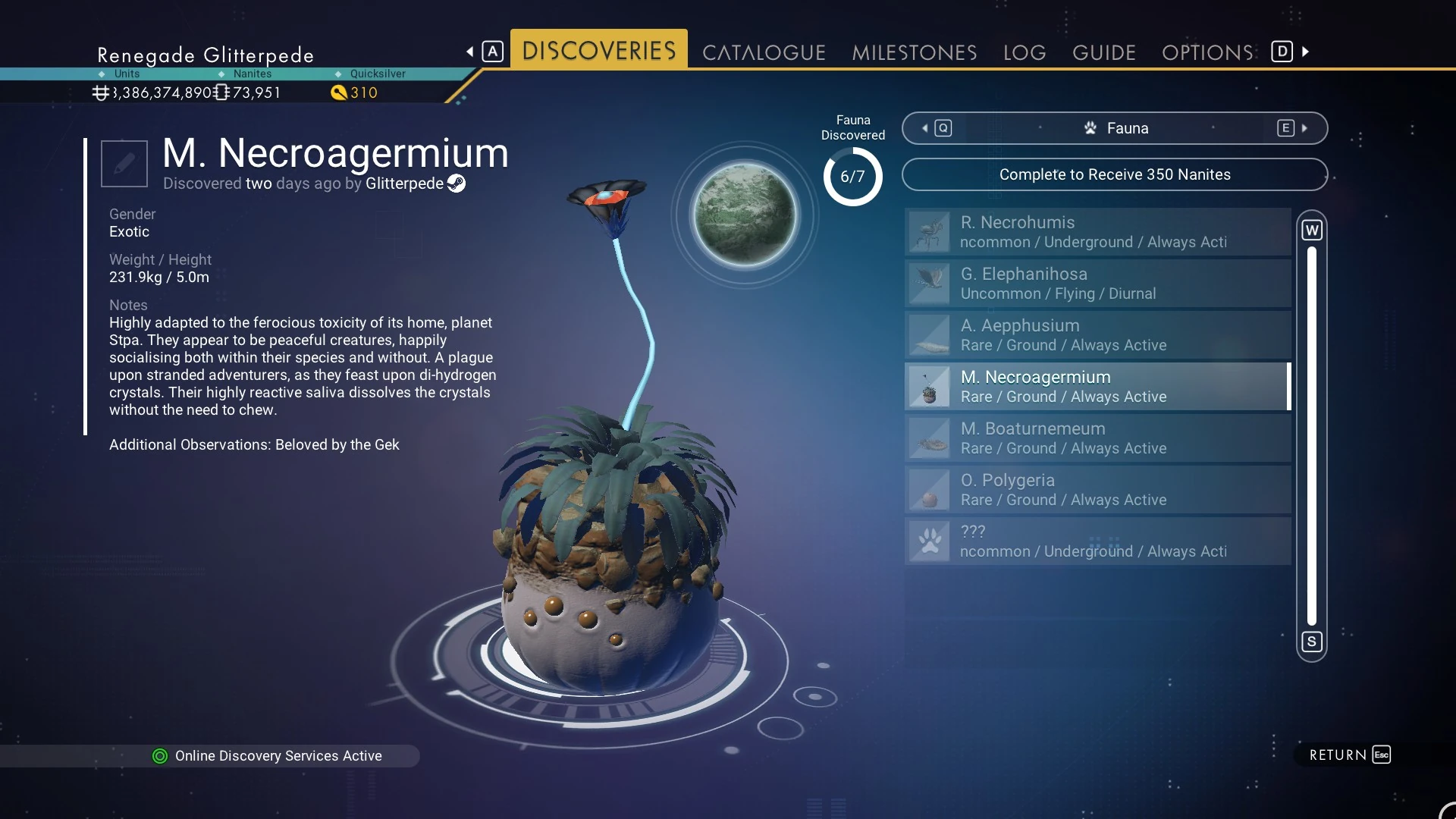Switch to the Catalogue tab
The height and width of the screenshot is (819, 1456).
pyautogui.click(x=764, y=52)
